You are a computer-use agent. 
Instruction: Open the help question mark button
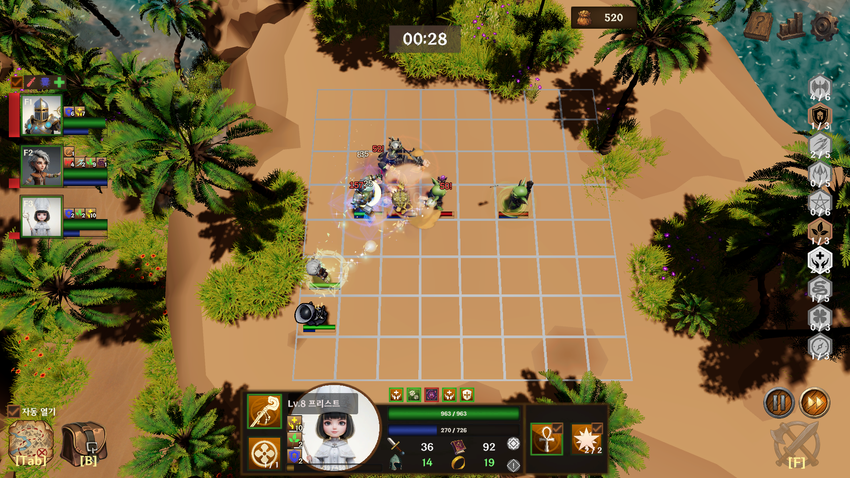pyautogui.click(x=758, y=25)
